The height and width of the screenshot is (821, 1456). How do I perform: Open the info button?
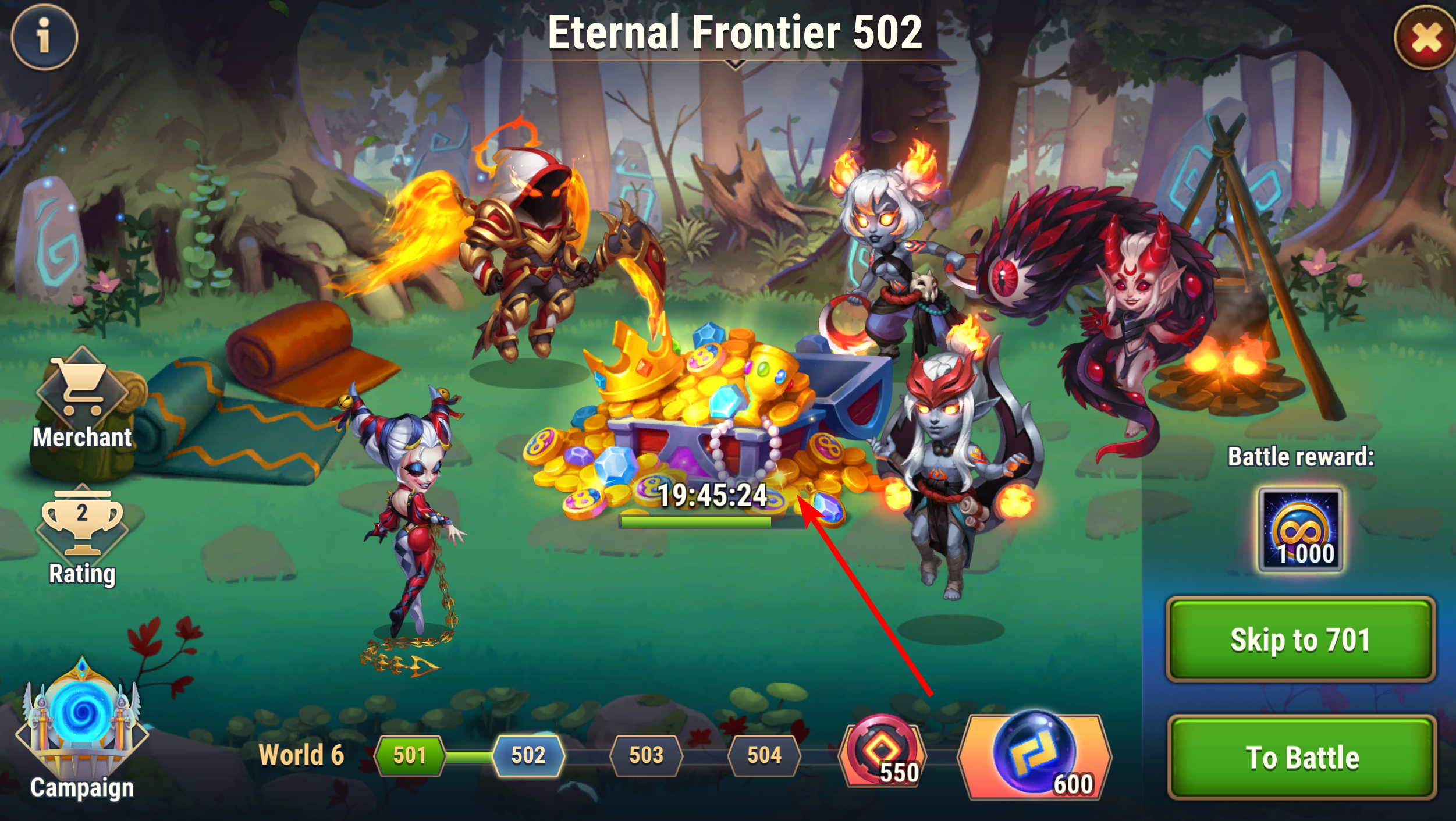coord(44,37)
